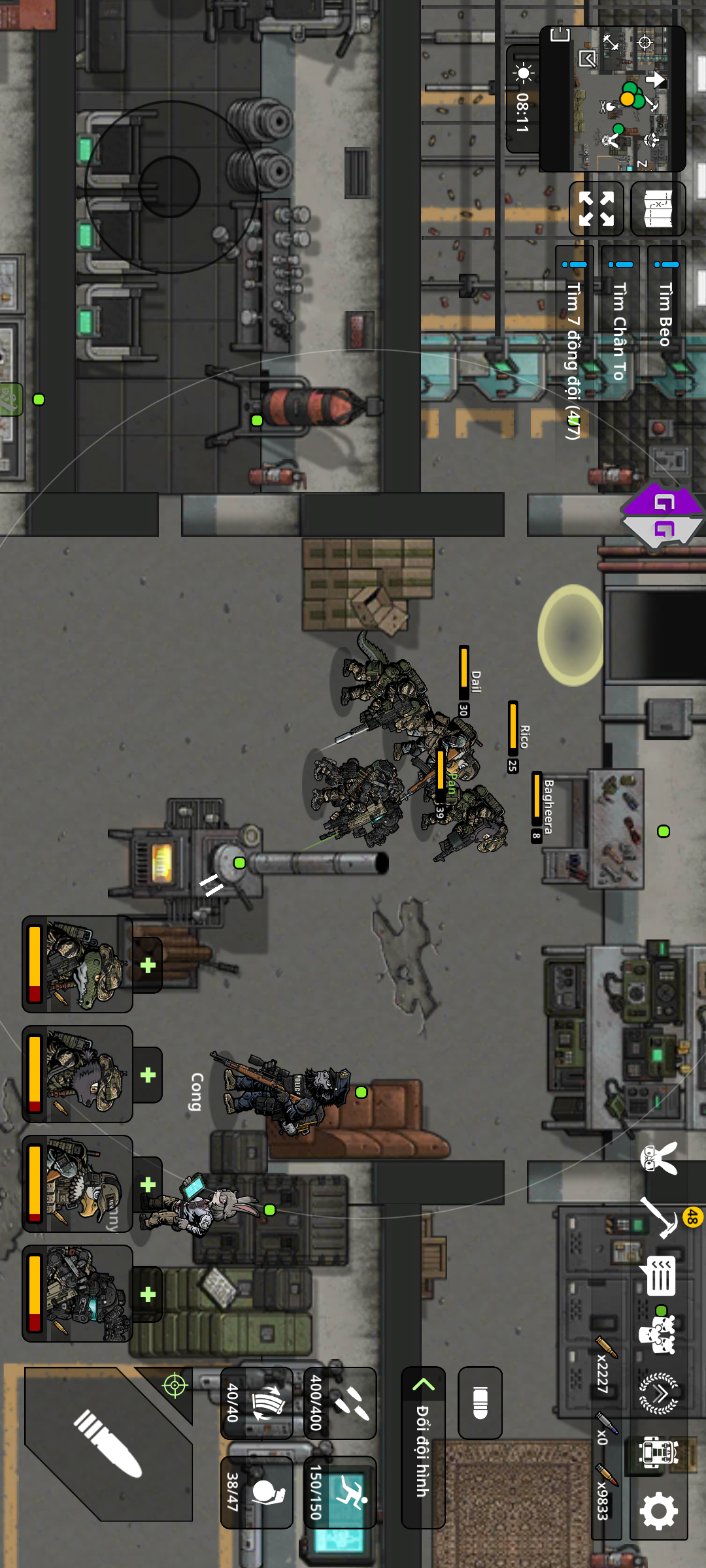Viewport: 706px width, 1568px height.
Task: Activate the 150/150 sprint skill
Action: (x=340, y=1492)
